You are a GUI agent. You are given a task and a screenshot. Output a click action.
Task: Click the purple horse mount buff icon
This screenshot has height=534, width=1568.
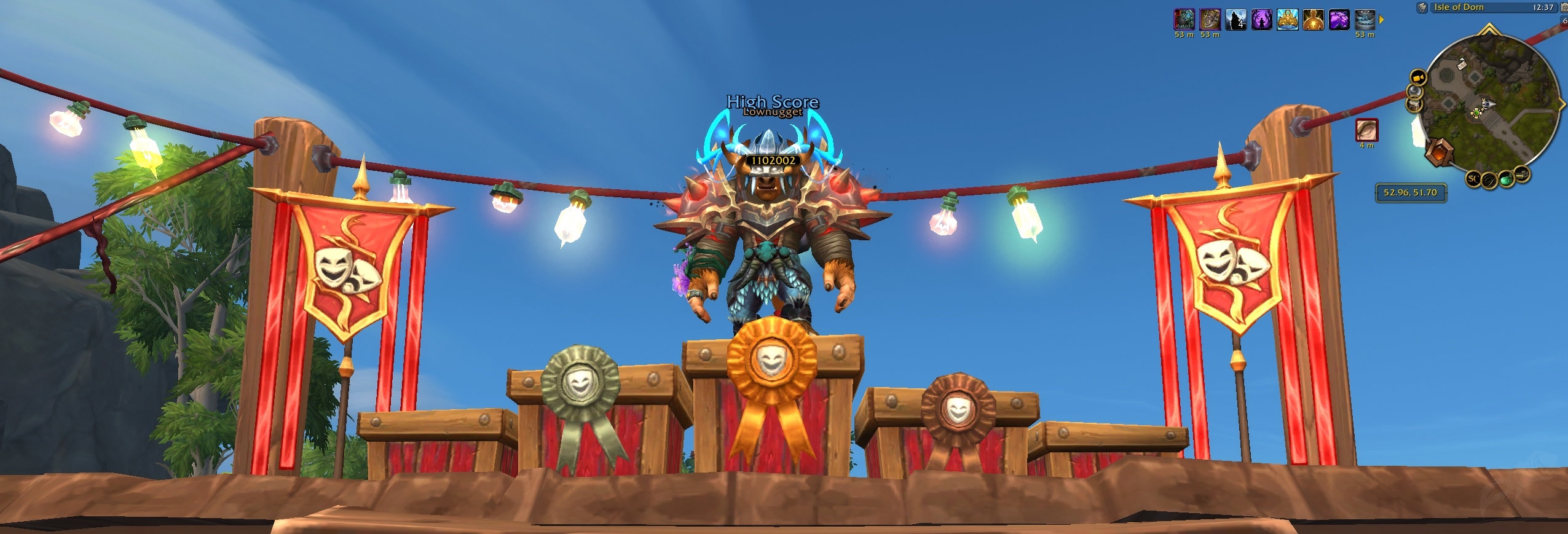tap(1339, 20)
